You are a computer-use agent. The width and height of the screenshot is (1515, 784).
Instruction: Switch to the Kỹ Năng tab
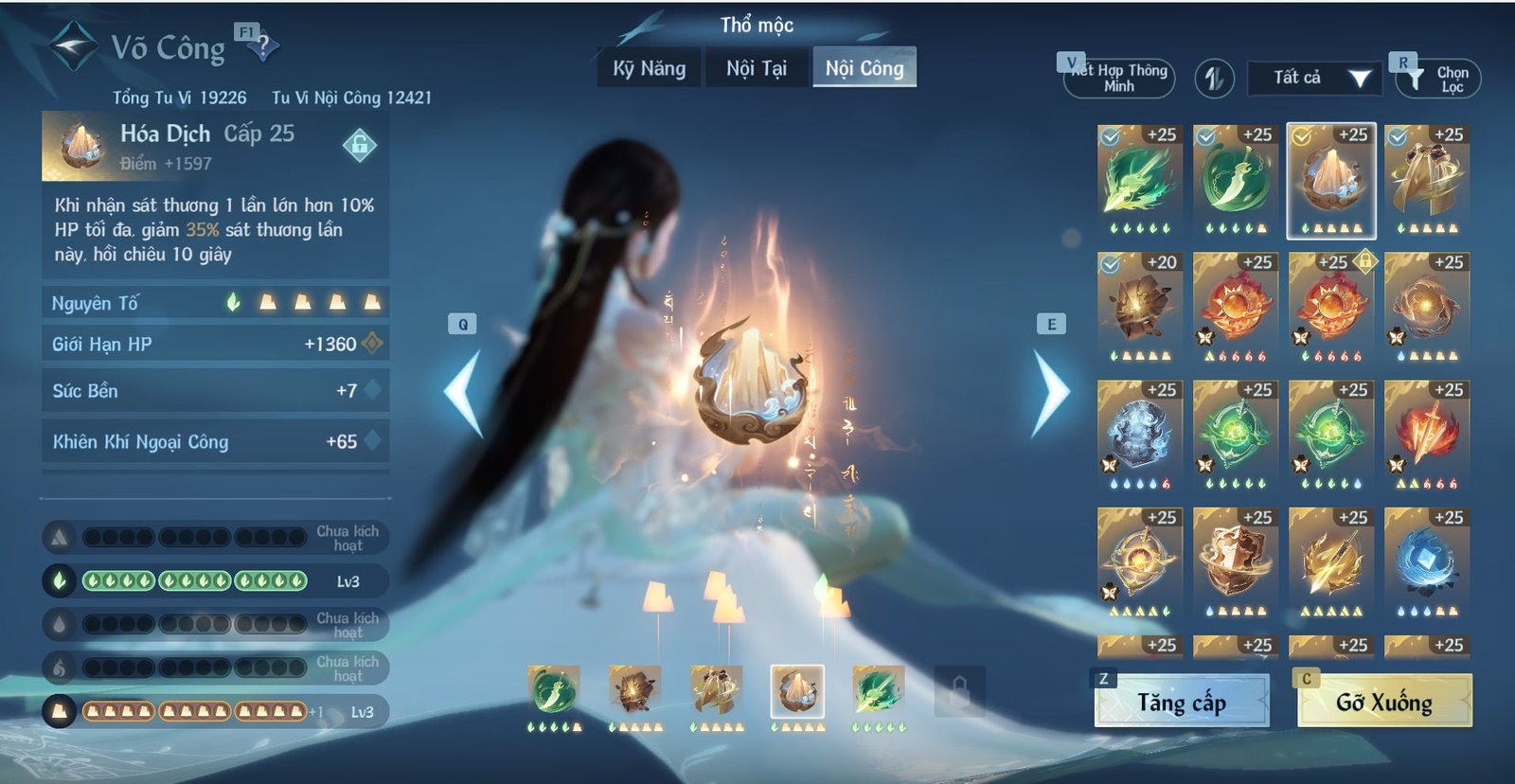pos(648,68)
